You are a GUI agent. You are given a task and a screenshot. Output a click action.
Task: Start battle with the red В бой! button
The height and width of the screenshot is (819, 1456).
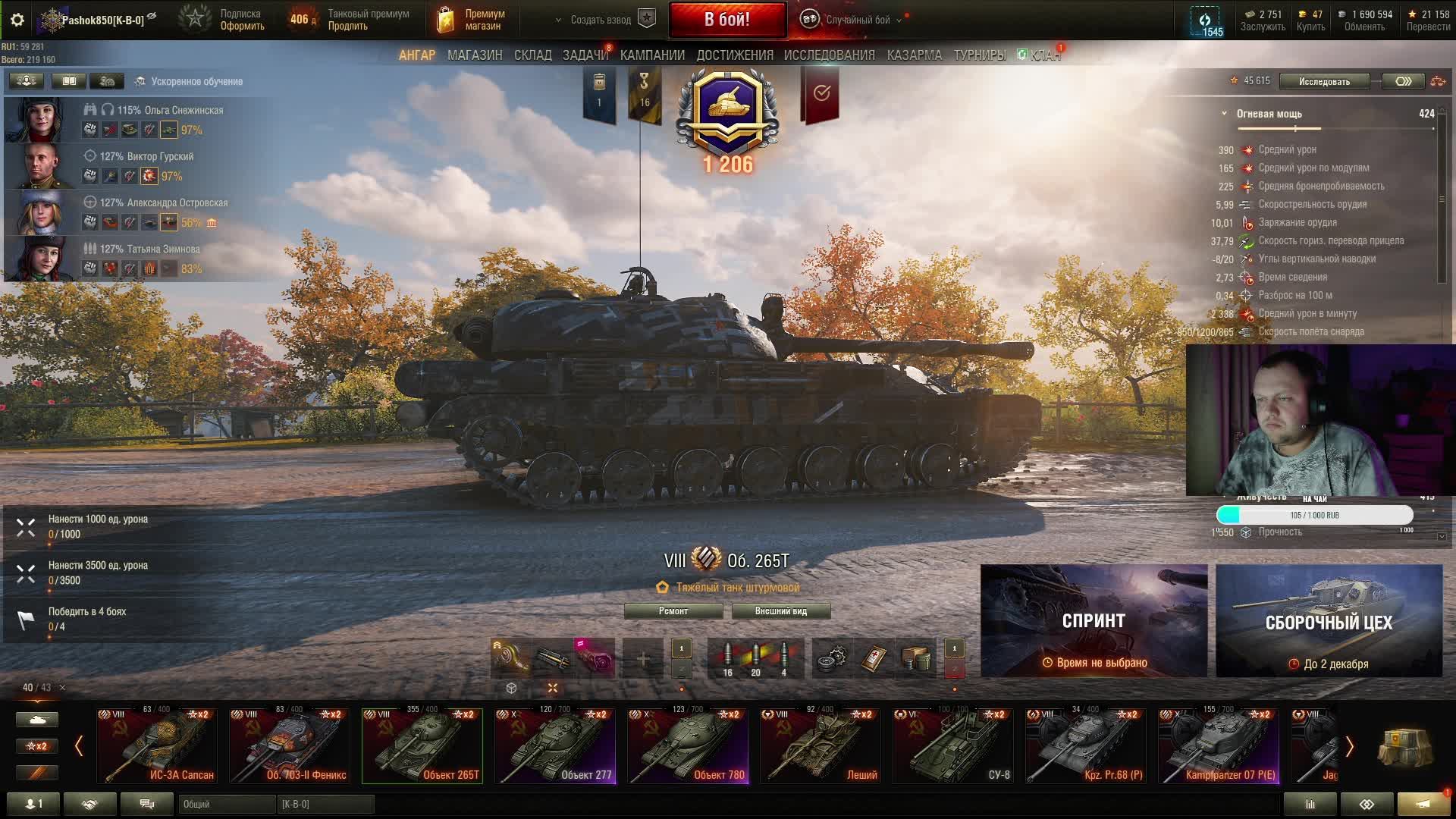tap(726, 20)
